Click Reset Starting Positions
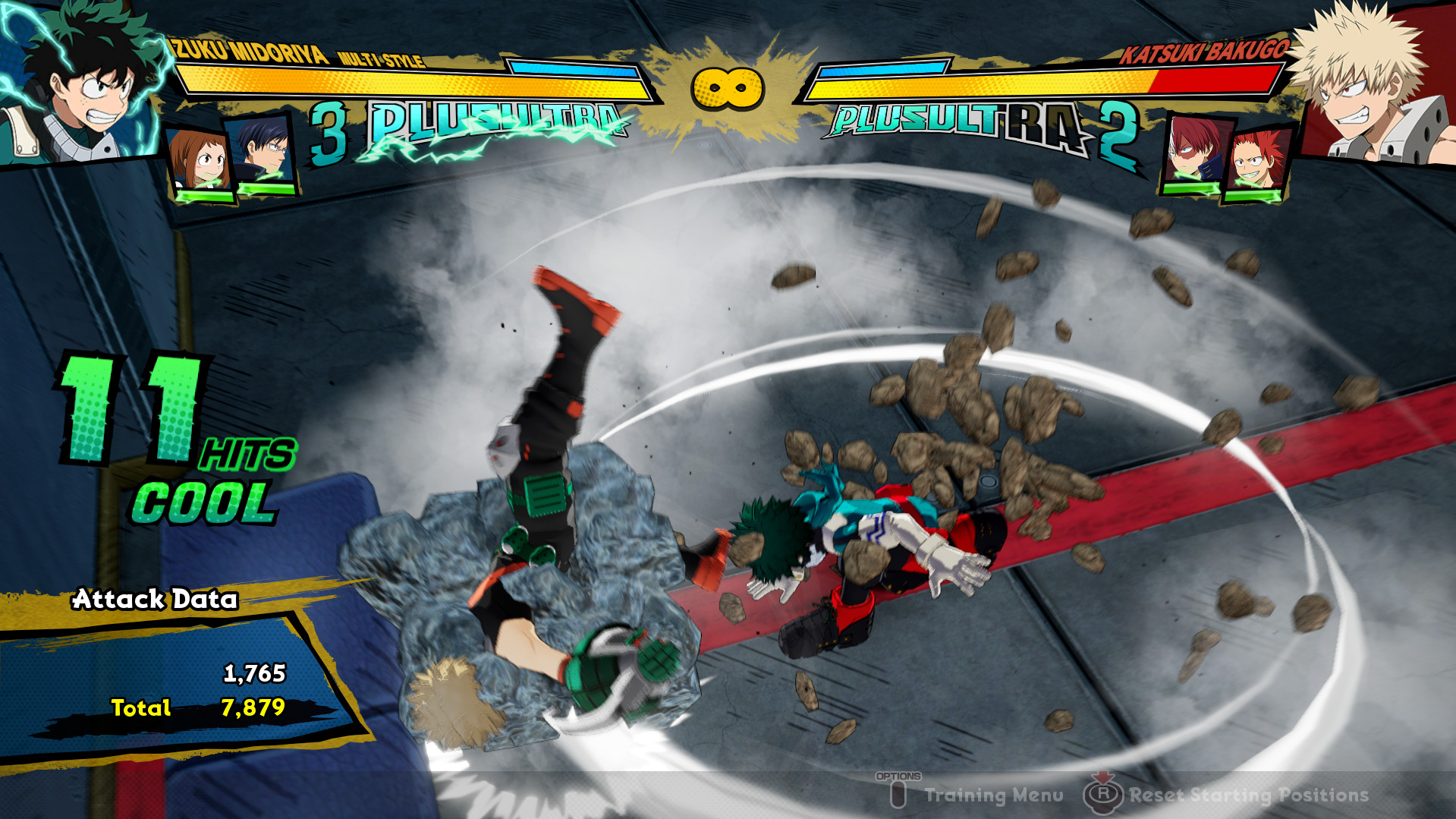 (x=1248, y=795)
